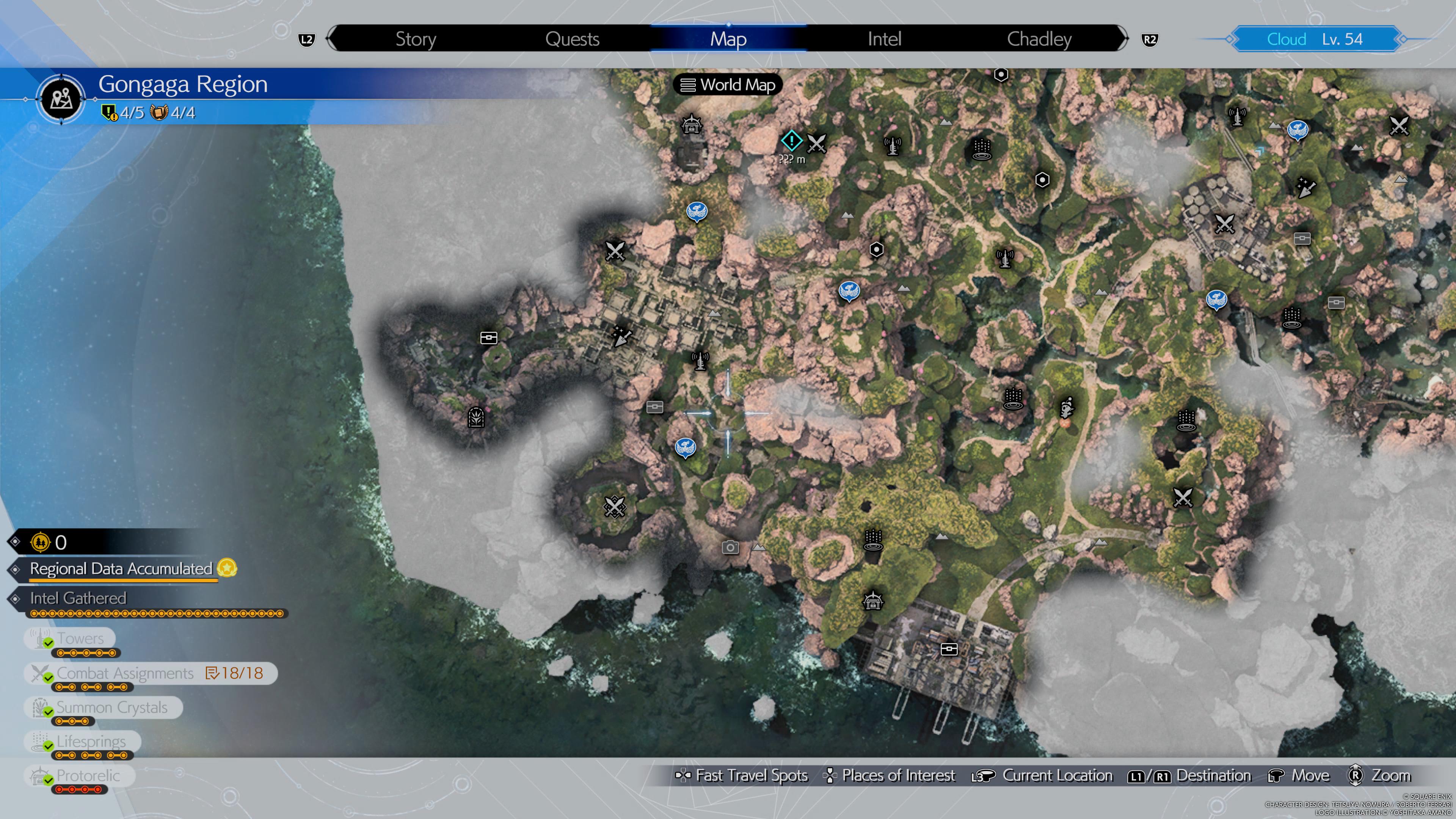Open the Quests tab
The height and width of the screenshot is (819, 1456).
pos(572,39)
